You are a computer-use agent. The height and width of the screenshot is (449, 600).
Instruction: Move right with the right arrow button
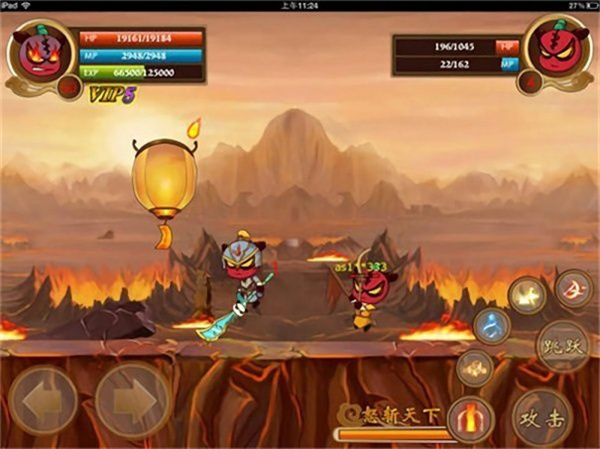click(x=132, y=399)
